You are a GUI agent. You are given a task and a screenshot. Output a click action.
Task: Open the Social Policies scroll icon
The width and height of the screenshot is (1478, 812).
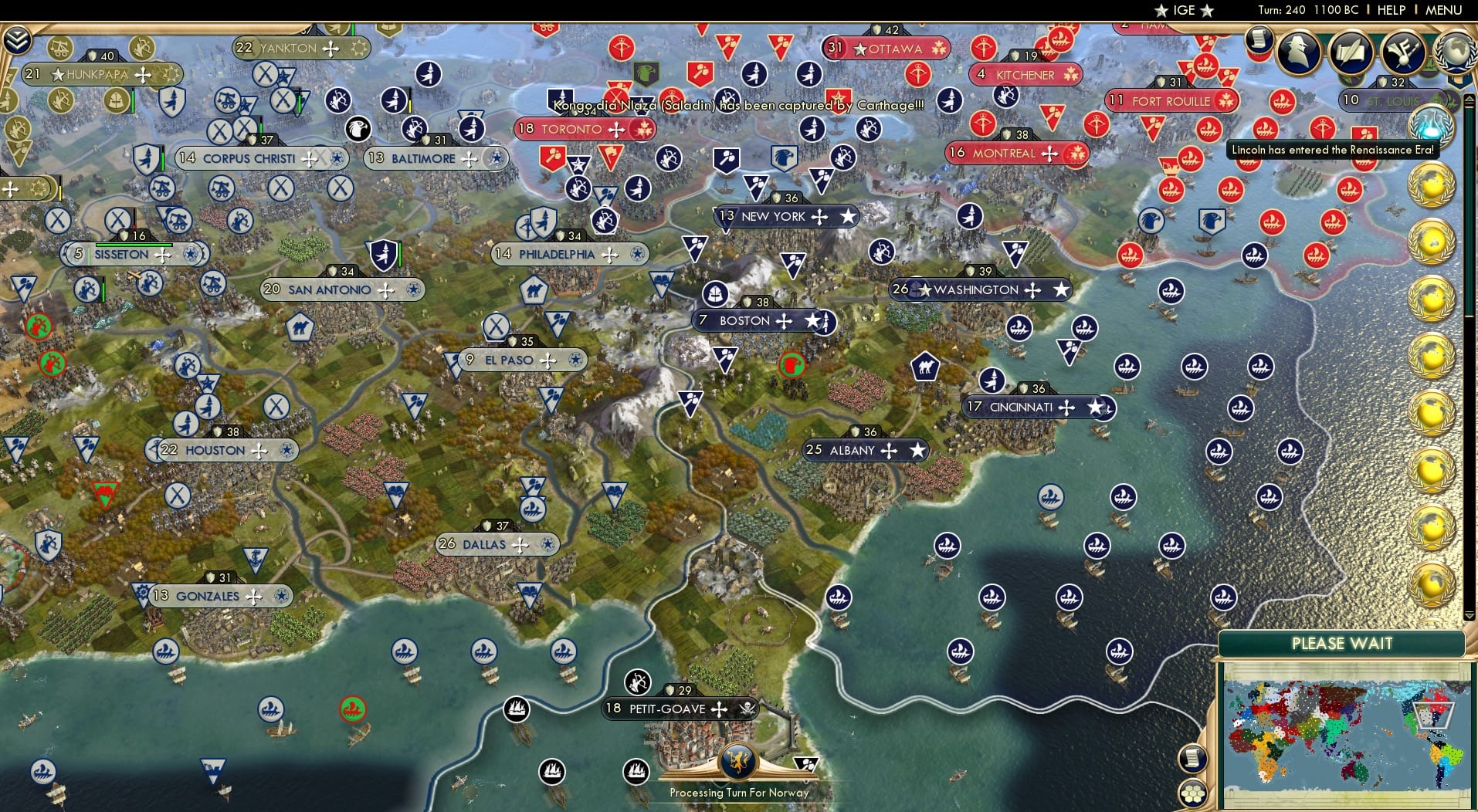1350,52
